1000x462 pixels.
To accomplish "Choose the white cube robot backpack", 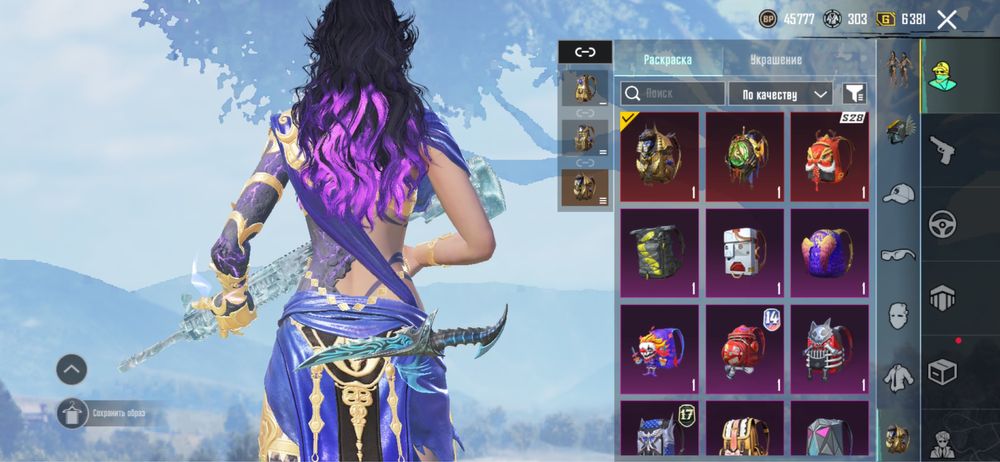I will (744, 252).
